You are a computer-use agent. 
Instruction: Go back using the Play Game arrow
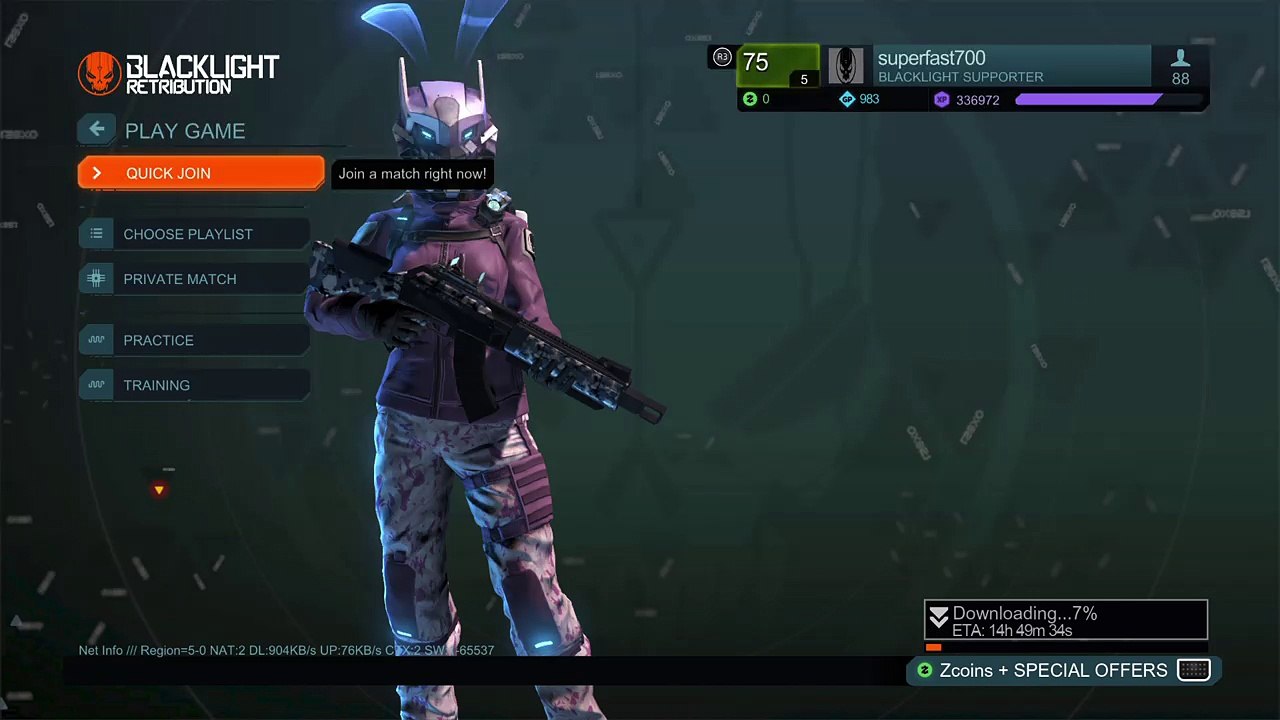97,129
